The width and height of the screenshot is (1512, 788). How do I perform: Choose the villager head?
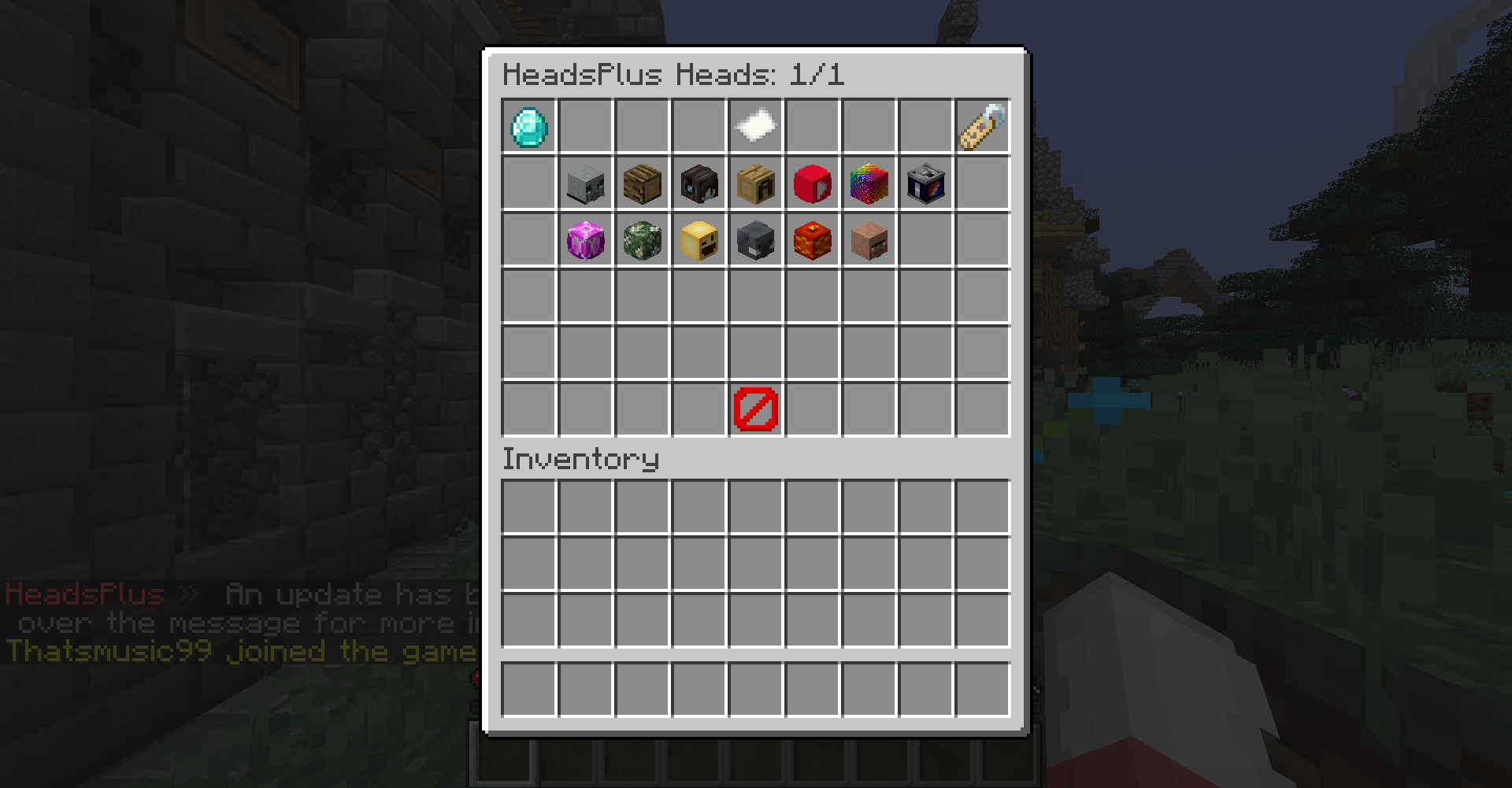click(869, 241)
